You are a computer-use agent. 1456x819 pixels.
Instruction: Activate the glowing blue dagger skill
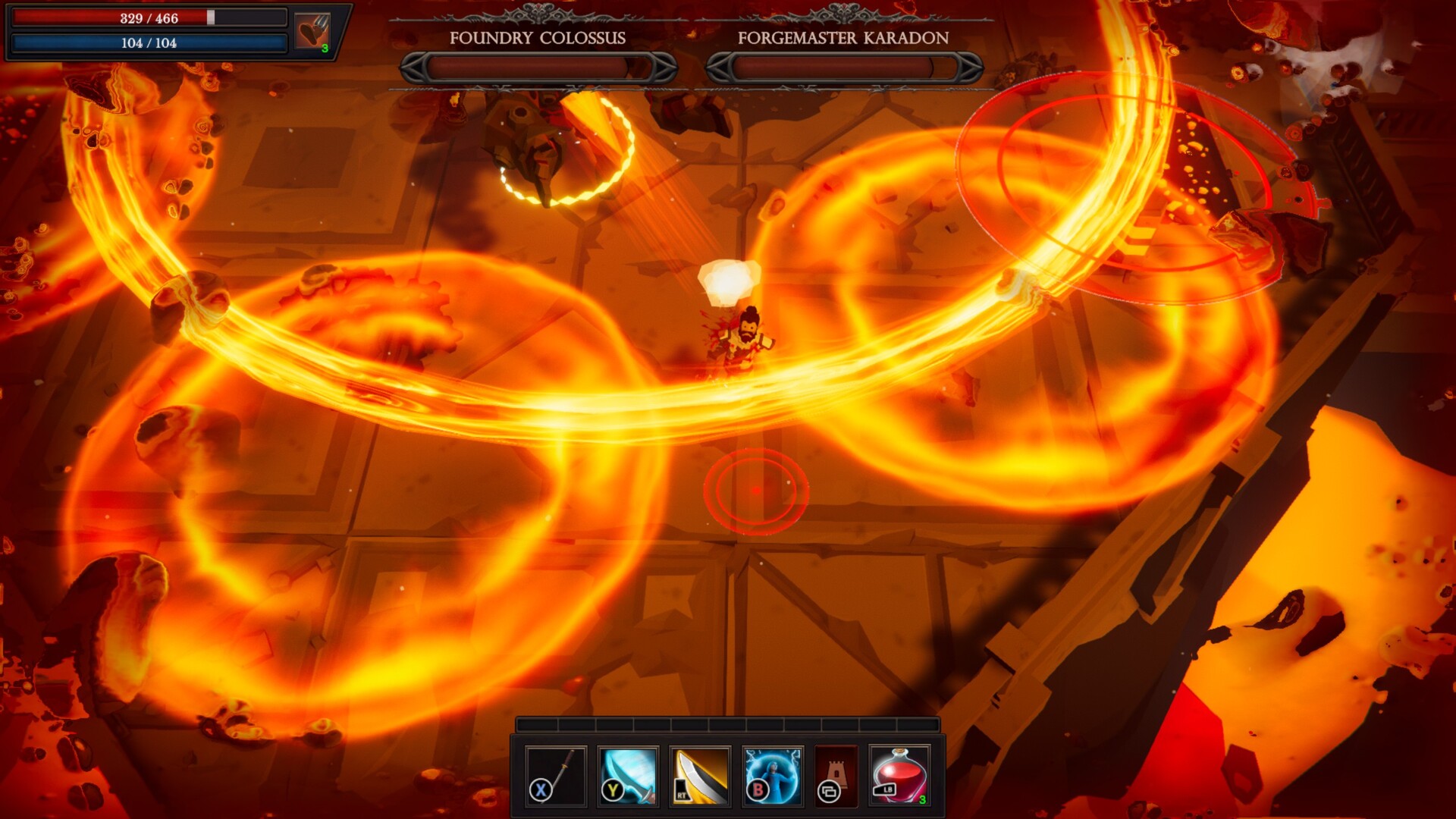coord(628,775)
